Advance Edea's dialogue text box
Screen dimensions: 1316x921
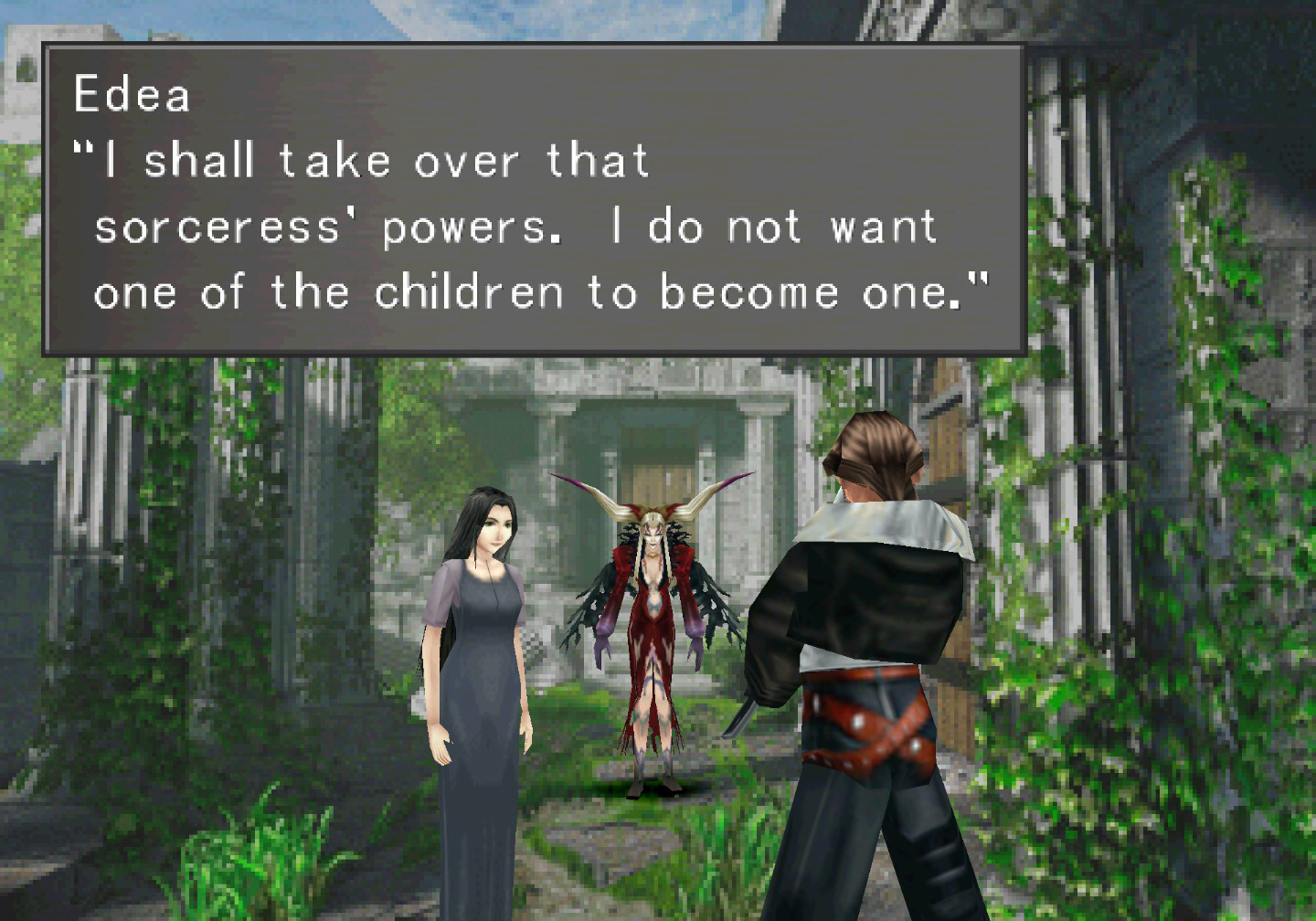point(534,199)
